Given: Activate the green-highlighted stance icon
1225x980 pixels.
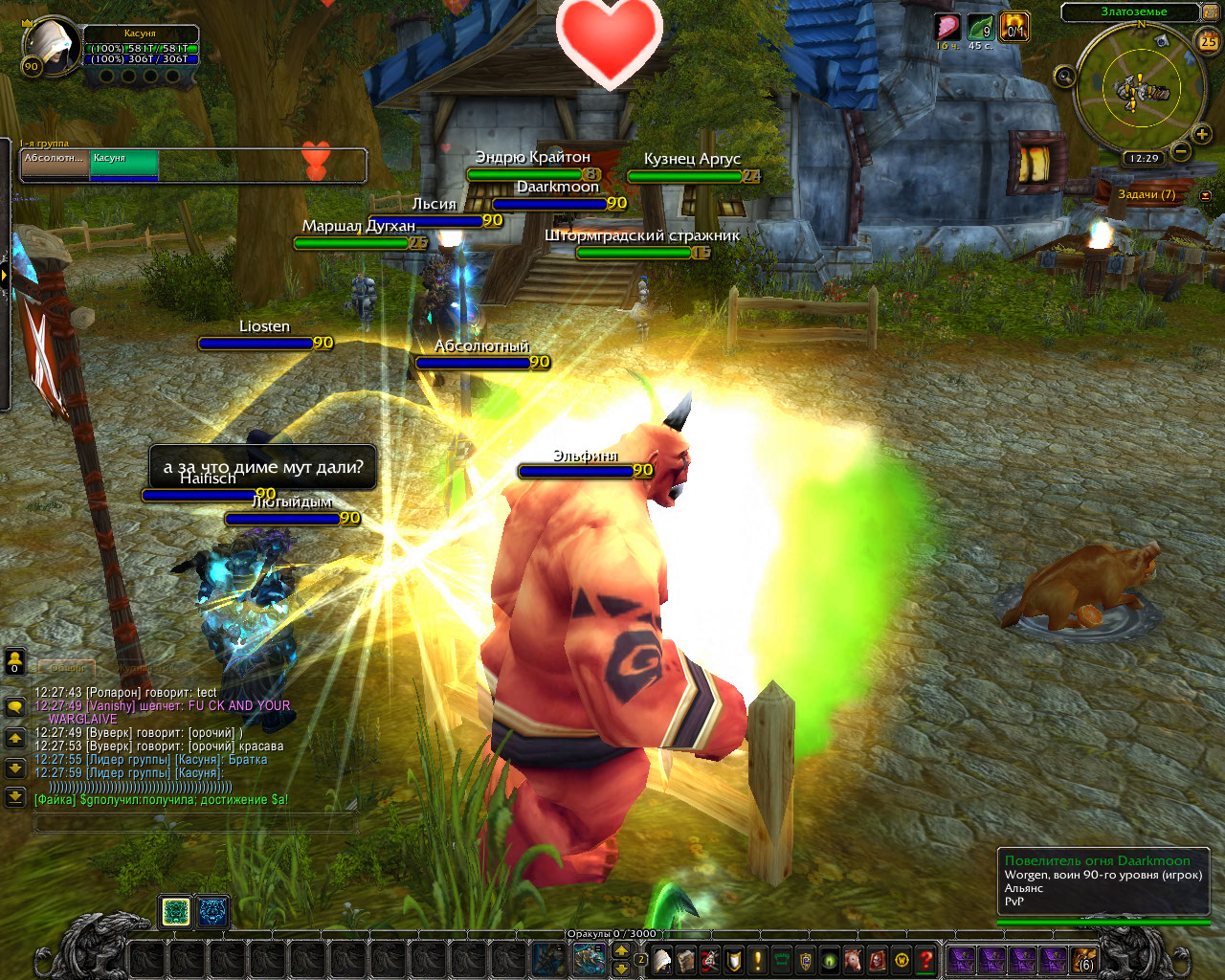Looking at the screenshot, I should [175, 912].
